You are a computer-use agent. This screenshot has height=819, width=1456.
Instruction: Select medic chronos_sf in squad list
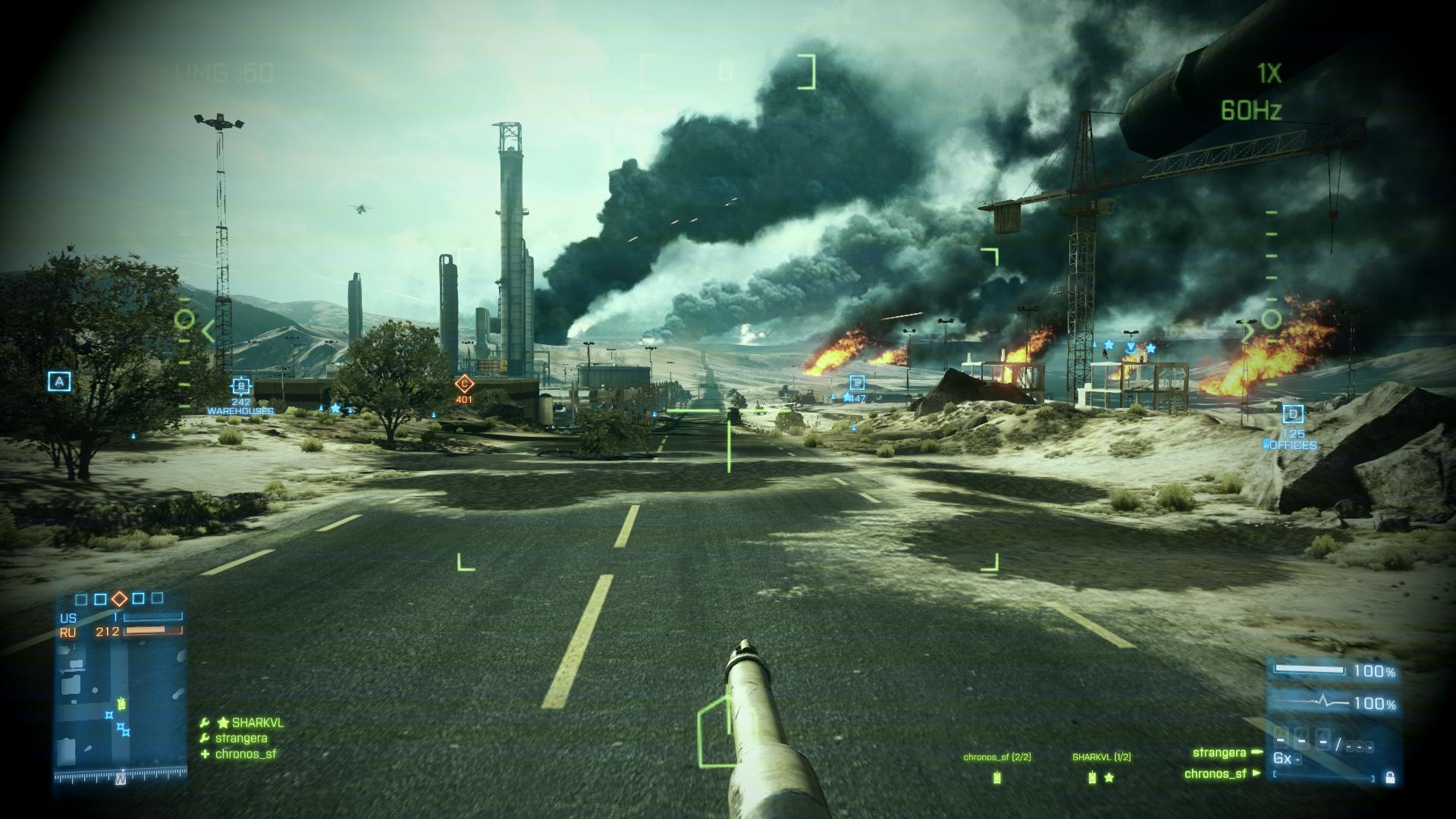click(x=245, y=754)
